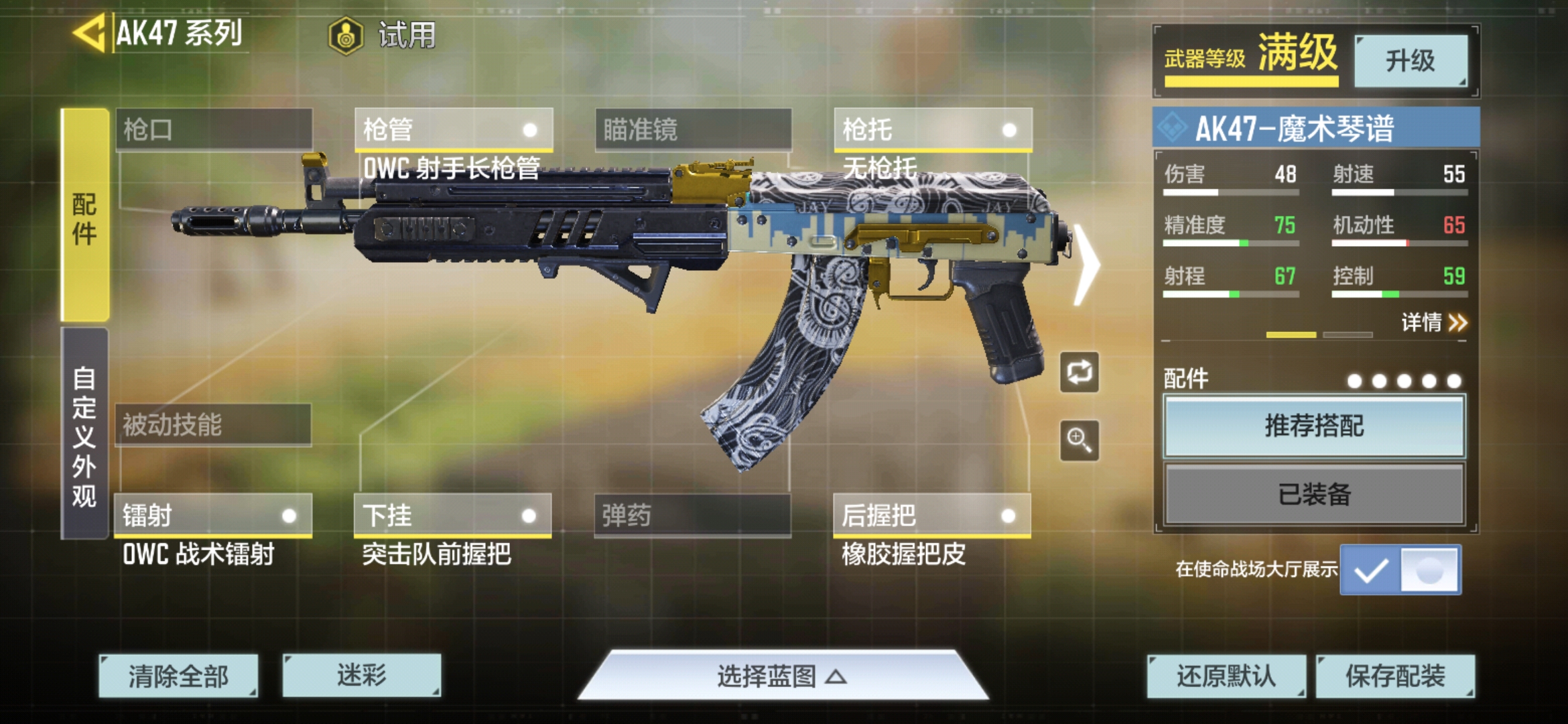The width and height of the screenshot is (1568, 724).
Task: Toggle the 在使命战场大厅展示 lobby display switch
Action: click(x=1400, y=570)
